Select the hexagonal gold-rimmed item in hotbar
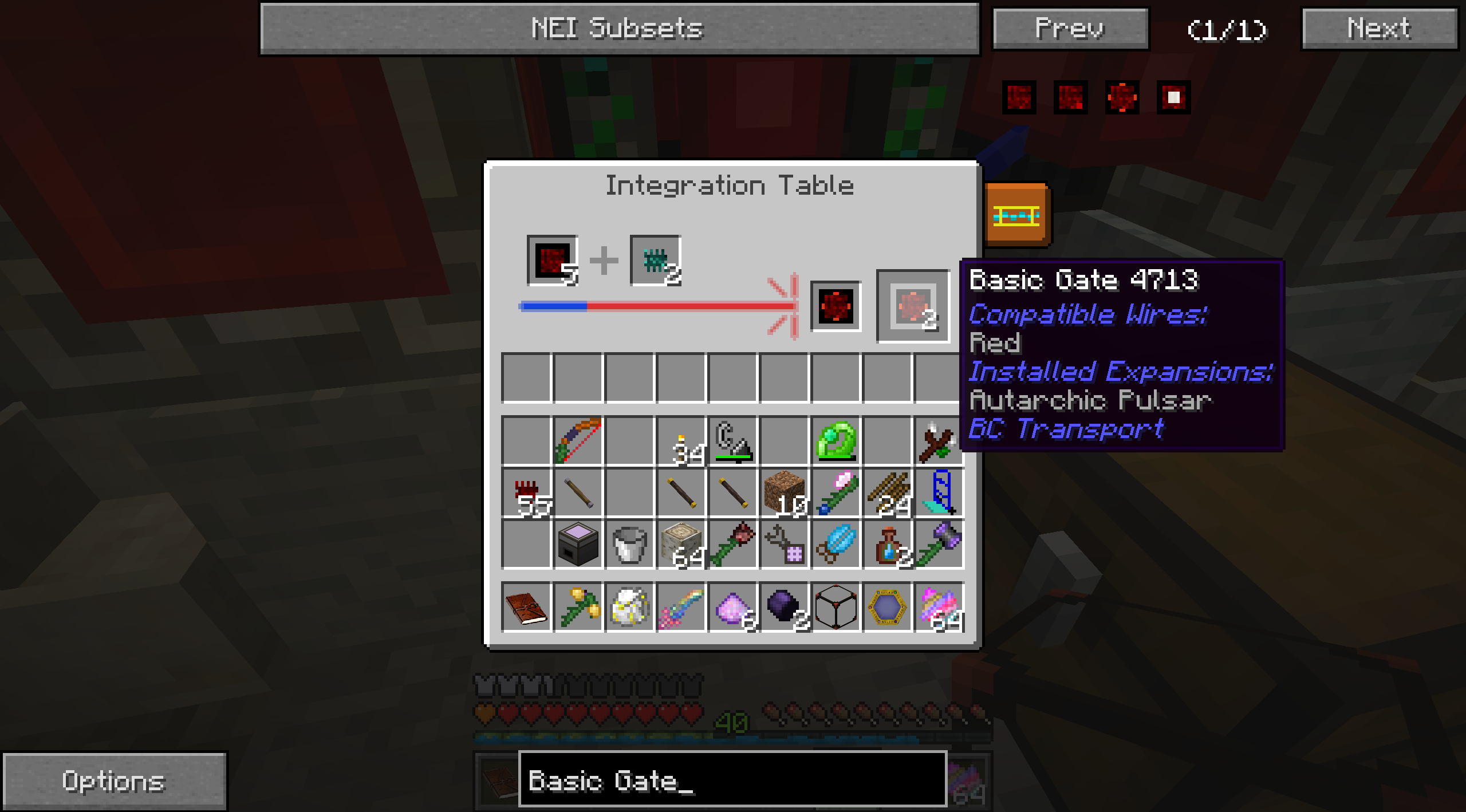The width and height of the screenshot is (1466, 812). point(888,607)
